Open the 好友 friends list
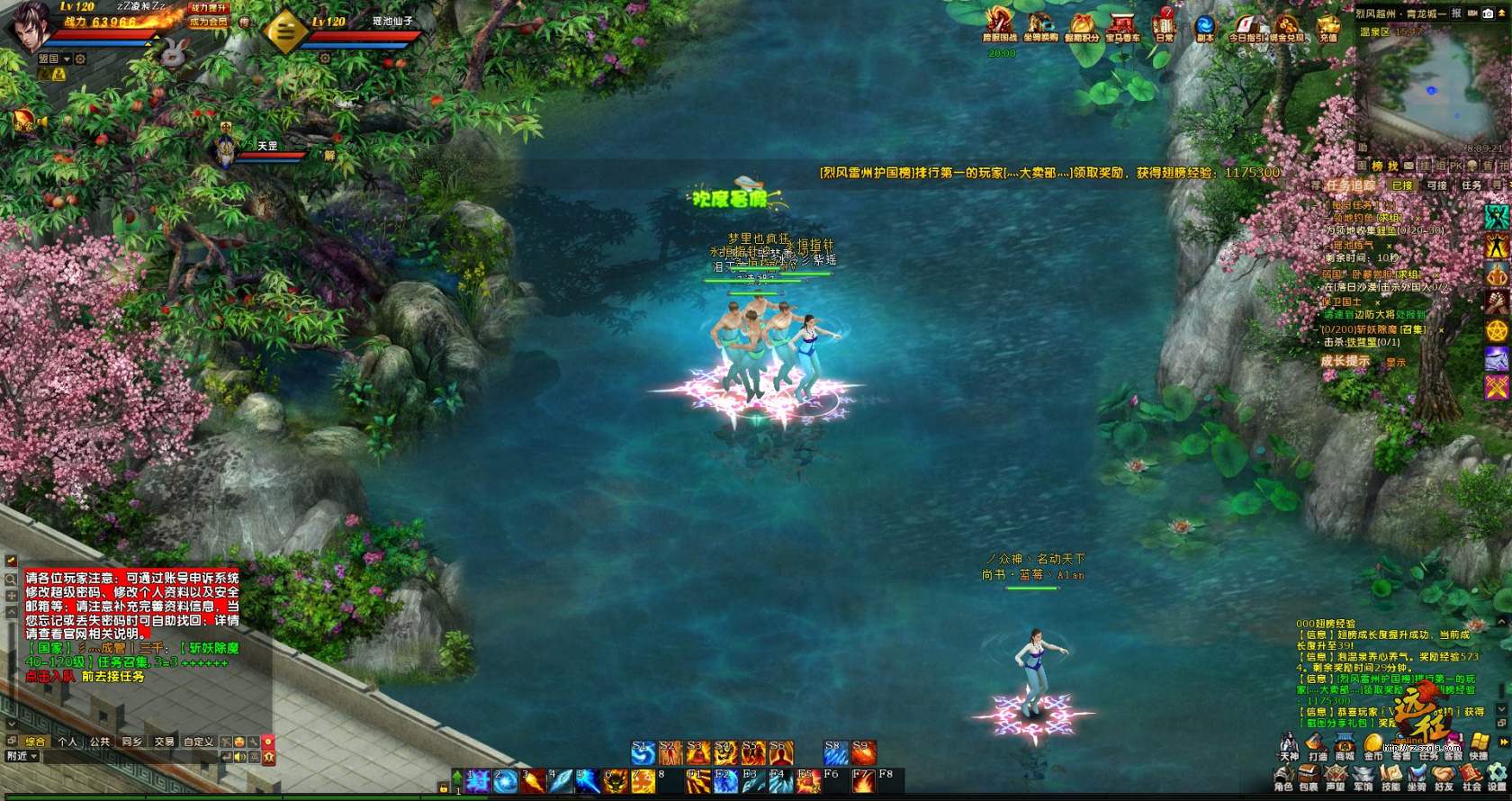The height and width of the screenshot is (801, 1512). click(1444, 778)
